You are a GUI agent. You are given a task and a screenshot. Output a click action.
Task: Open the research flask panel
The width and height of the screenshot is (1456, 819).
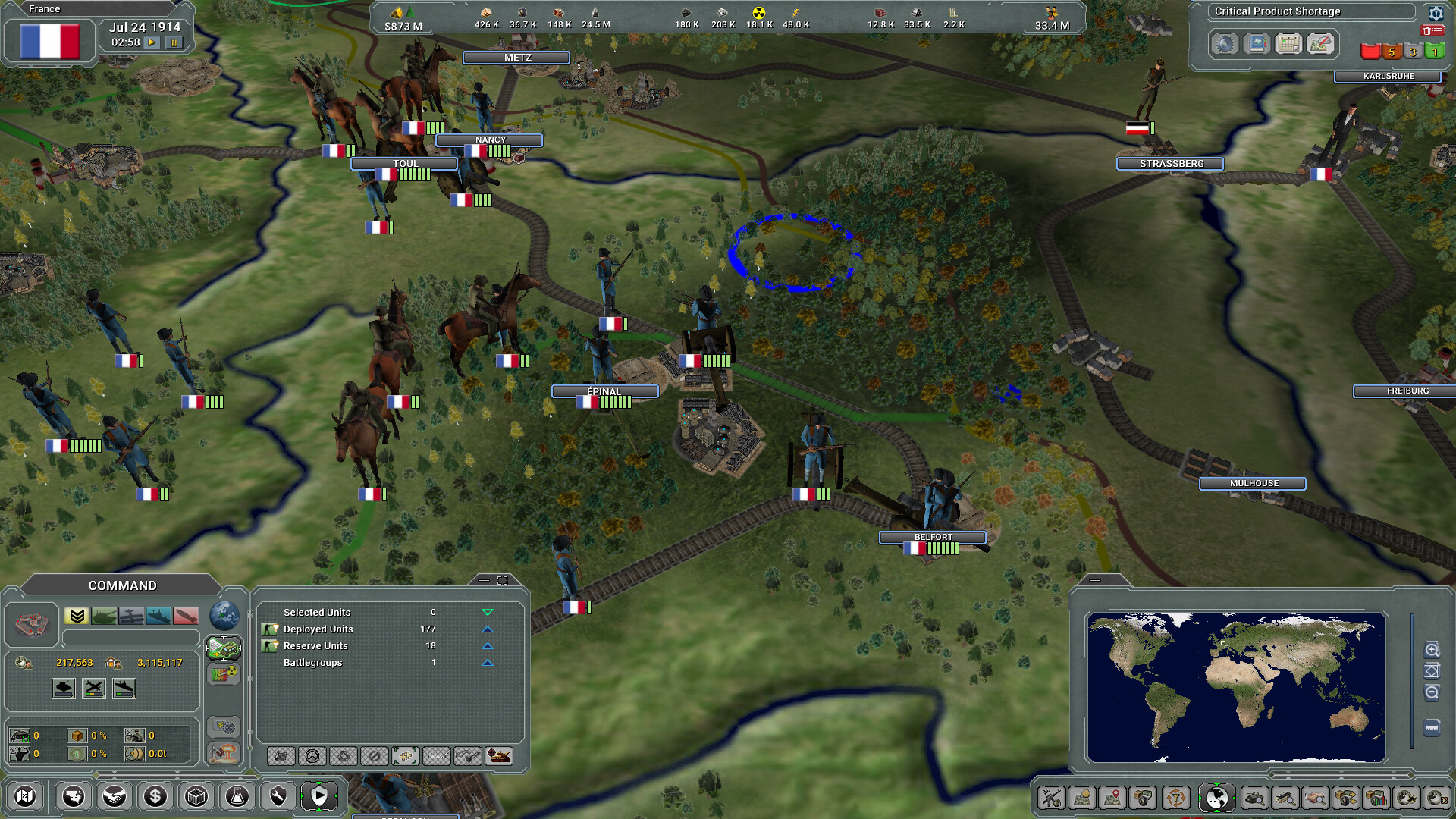(237, 796)
